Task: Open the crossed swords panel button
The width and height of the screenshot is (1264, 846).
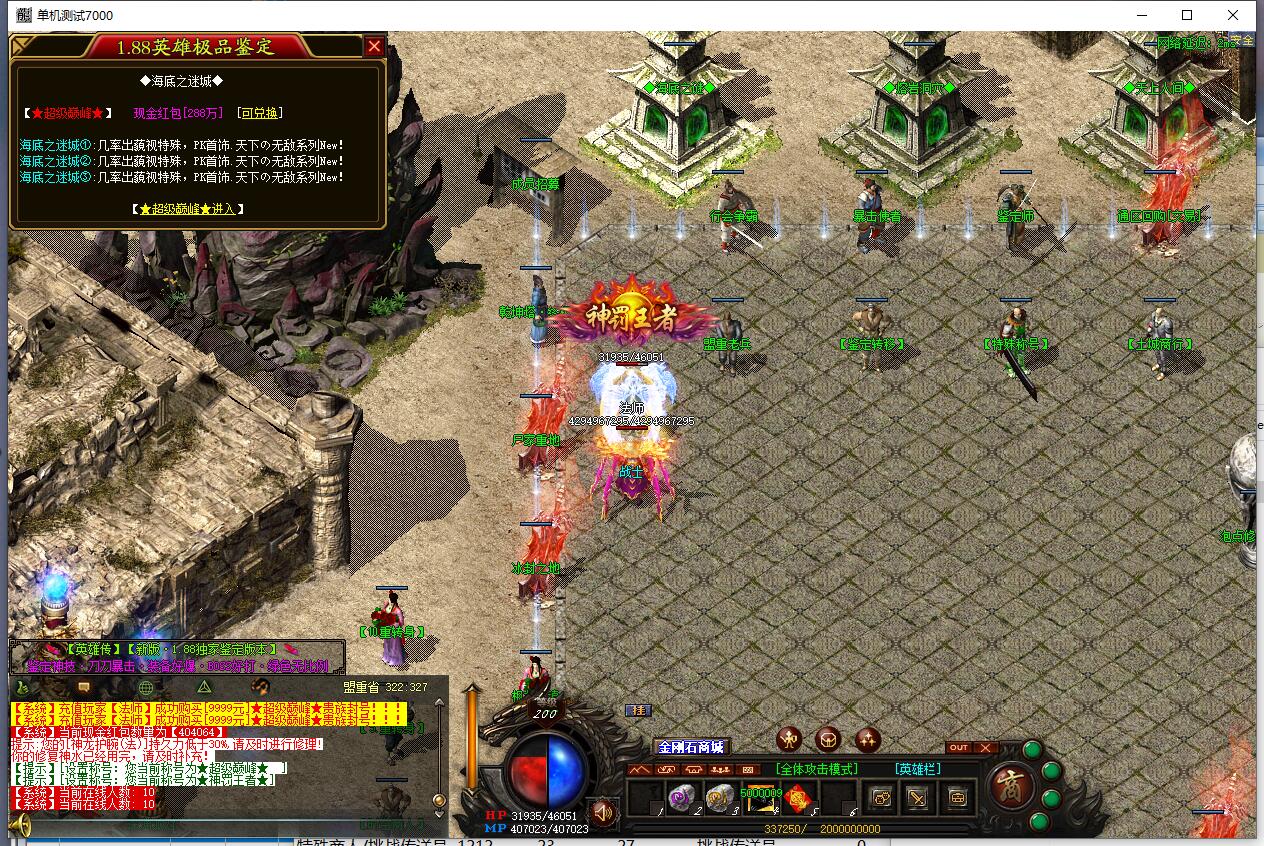Action: (x=918, y=798)
